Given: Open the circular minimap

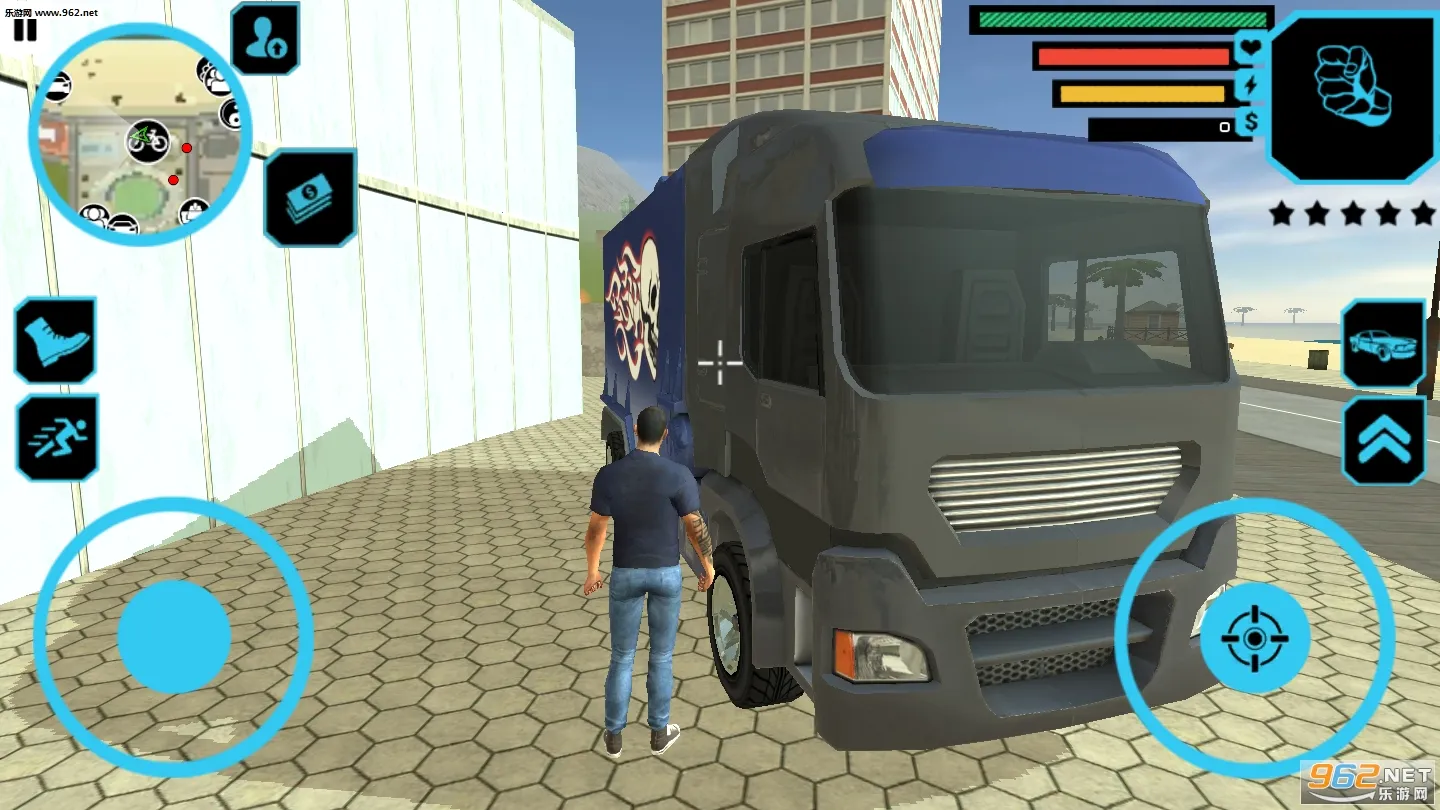Looking at the screenshot, I should pyautogui.click(x=139, y=135).
